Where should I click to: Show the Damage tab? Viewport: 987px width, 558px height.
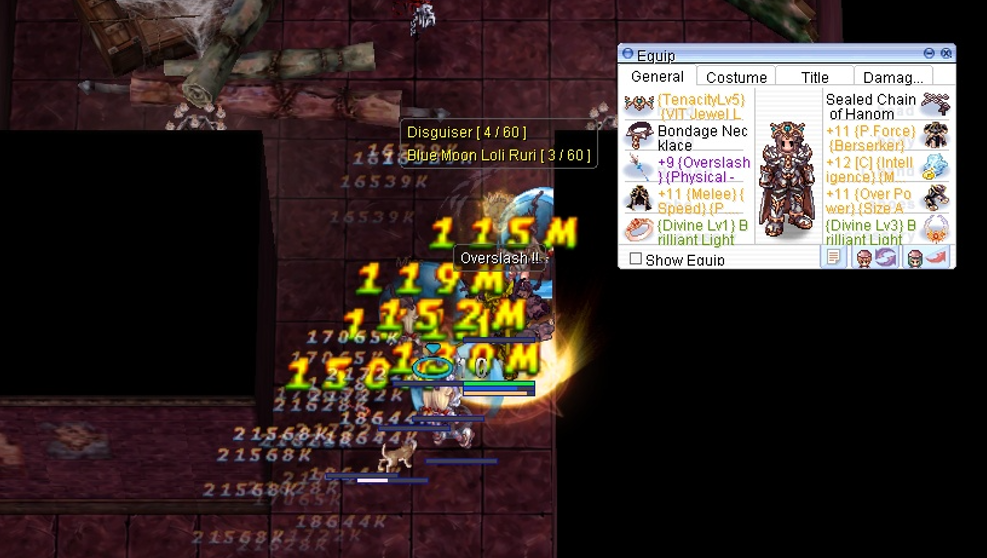point(892,77)
